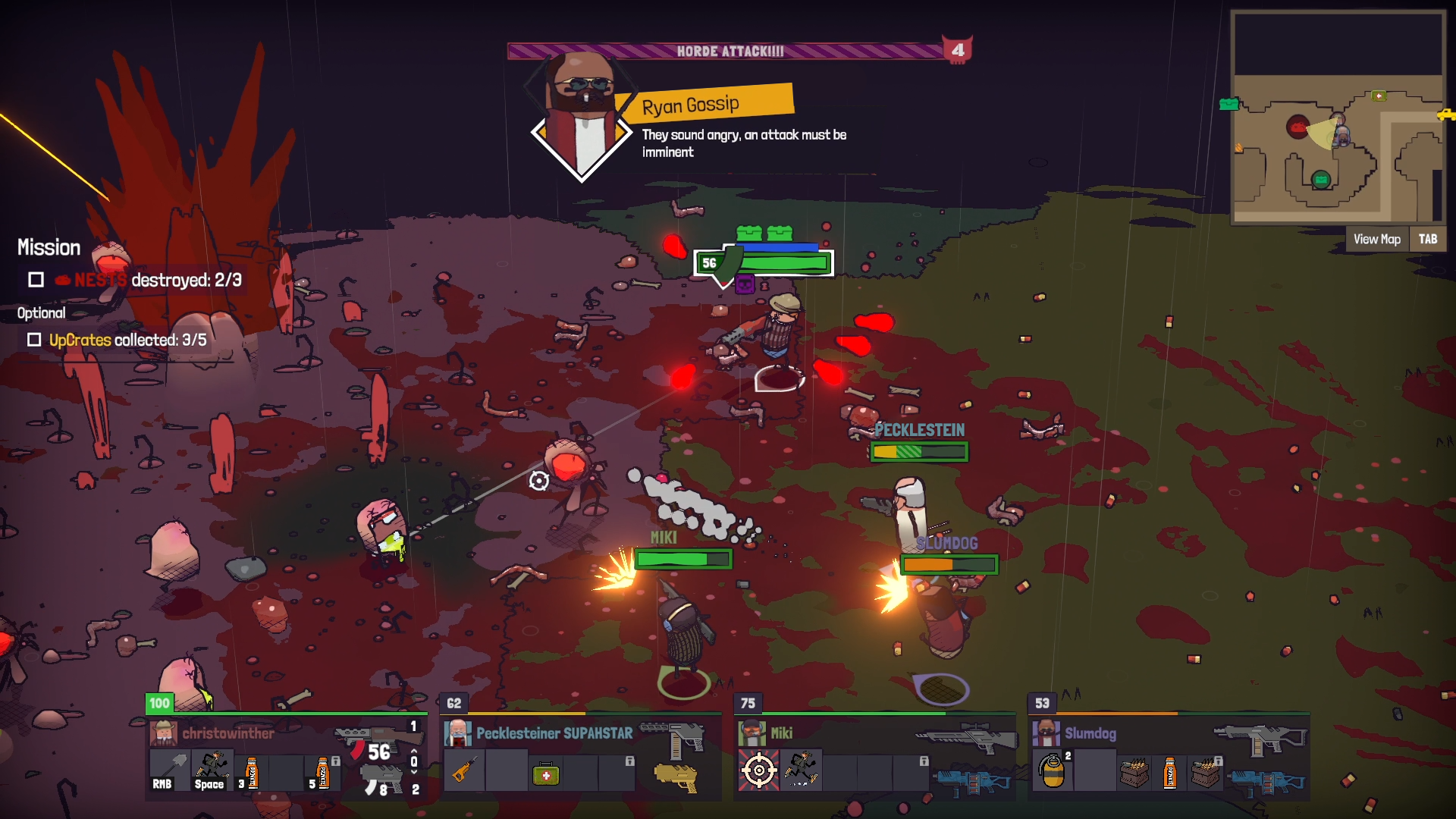
Task: Click the Mission panel header
Action: (48, 247)
